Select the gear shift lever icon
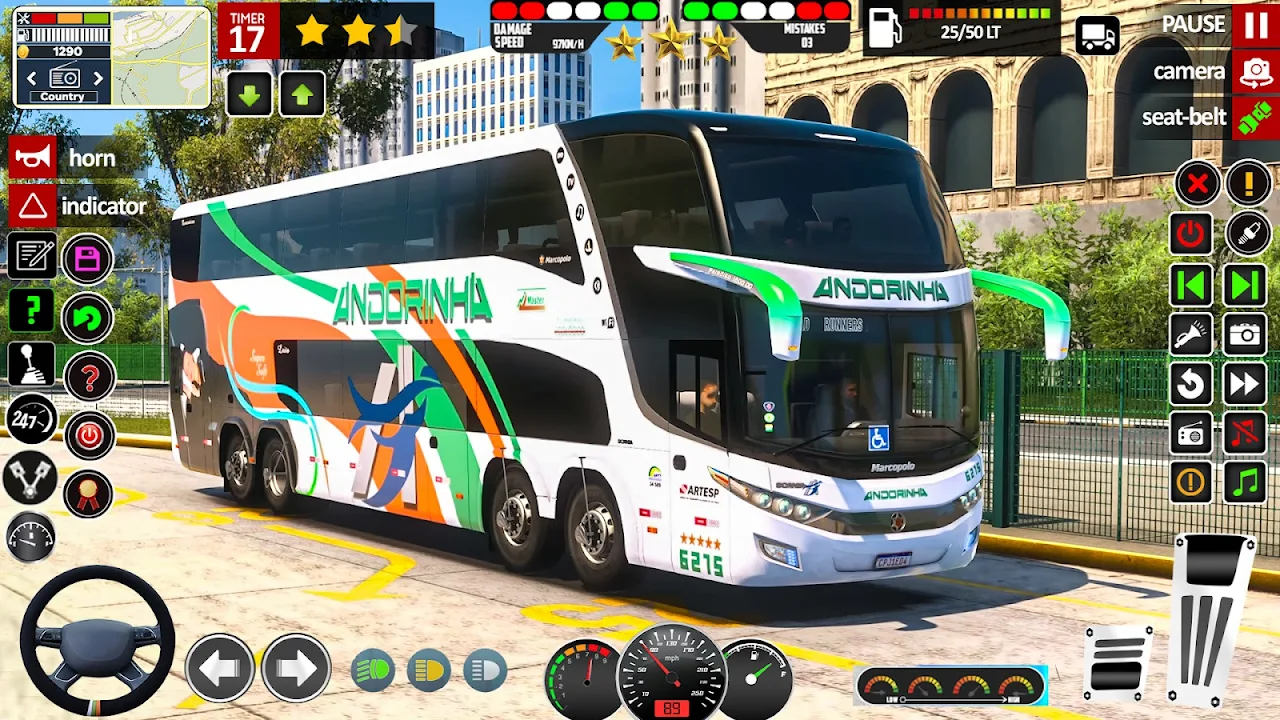The image size is (1280, 720). point(32,364)
